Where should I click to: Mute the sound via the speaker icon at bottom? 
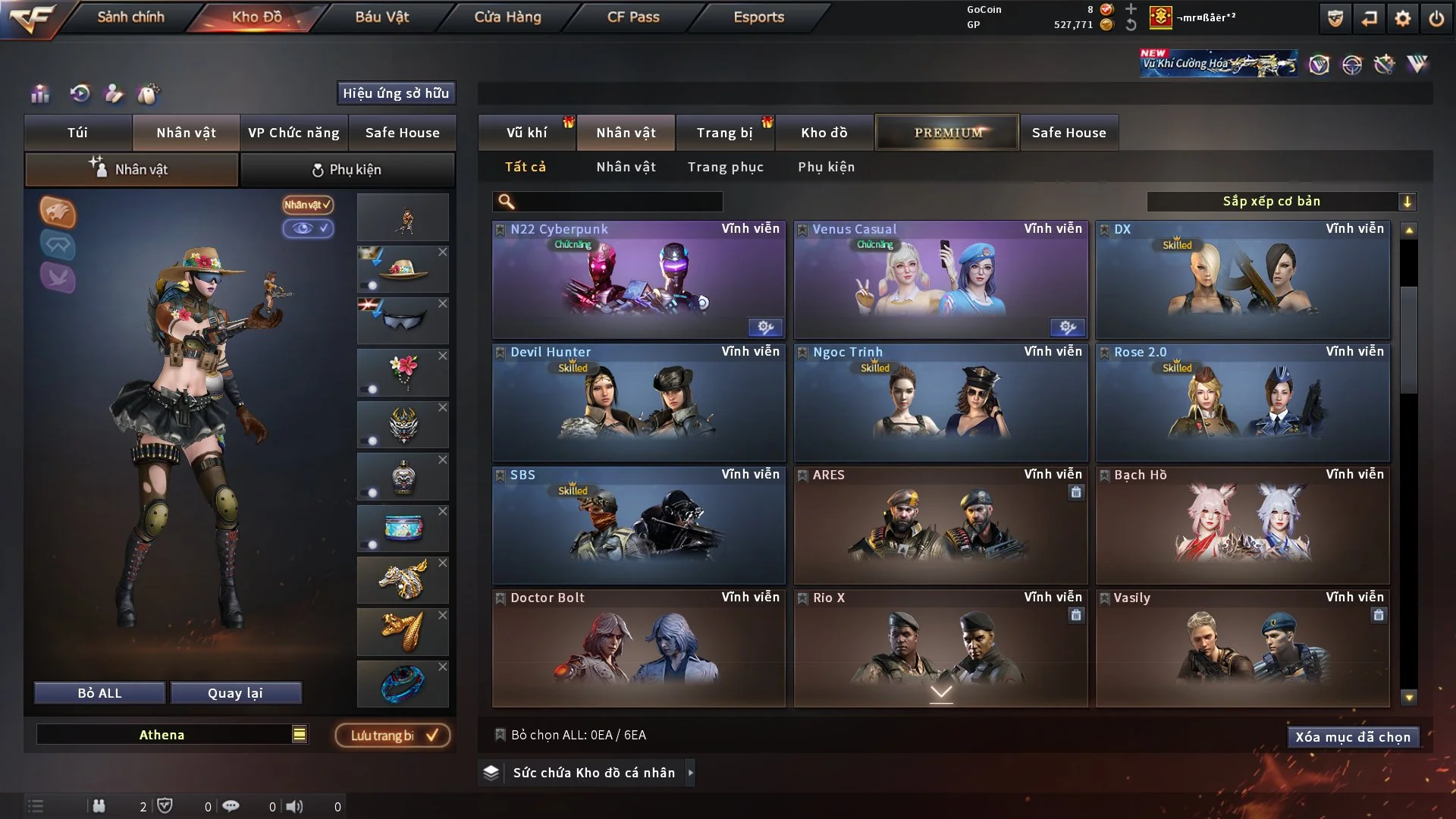click(x=296, y=806)
